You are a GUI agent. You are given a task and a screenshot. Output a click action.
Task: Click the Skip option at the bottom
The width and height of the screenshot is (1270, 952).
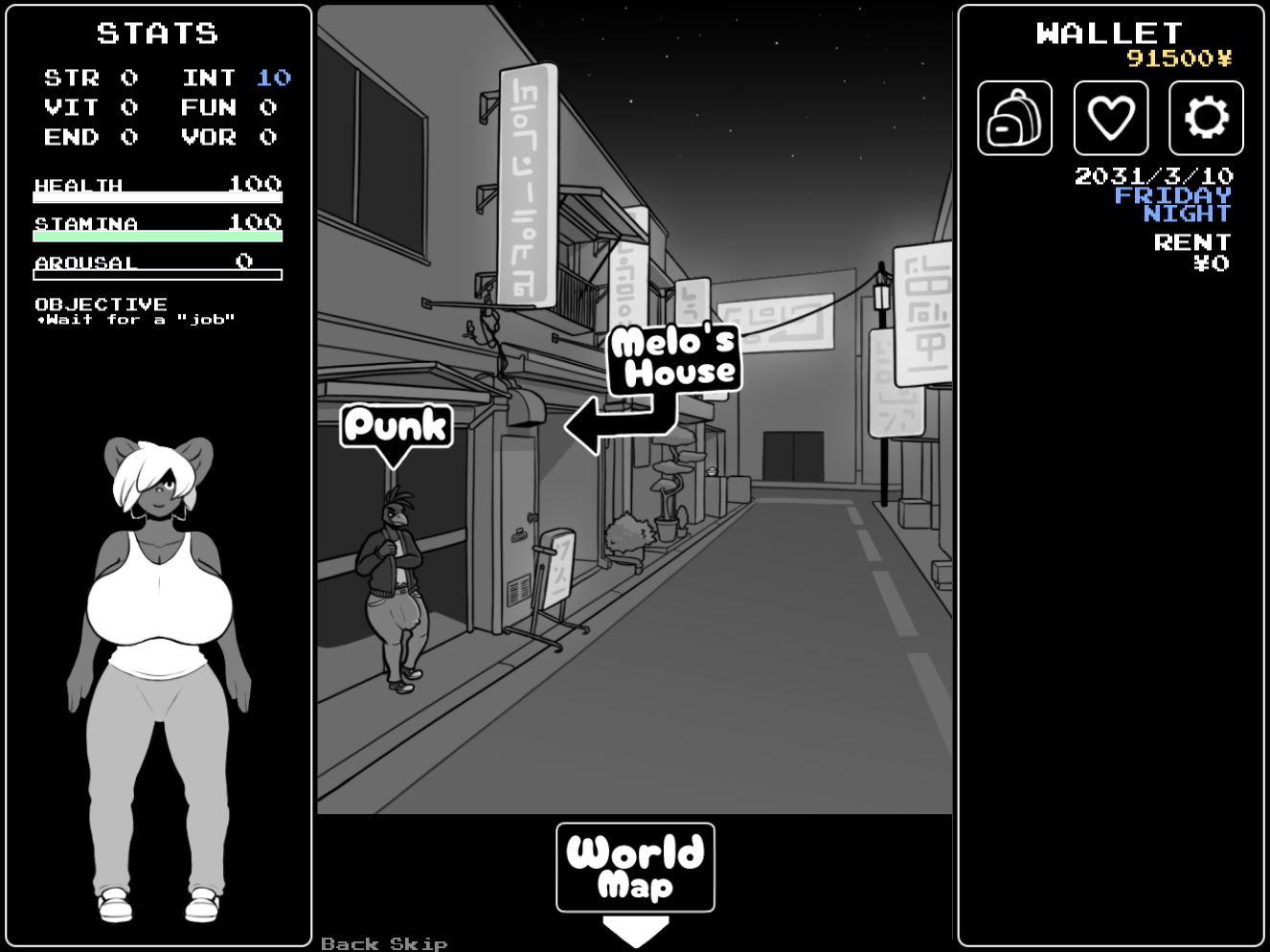[x=420, y=942]
